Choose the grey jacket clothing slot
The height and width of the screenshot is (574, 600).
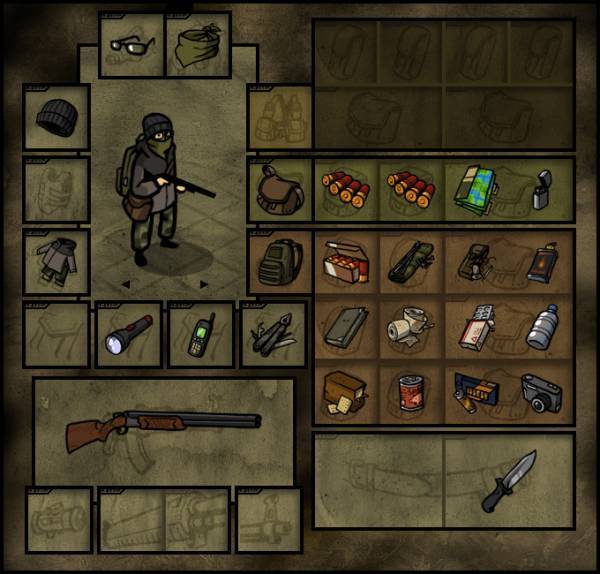[x=58, y=262]
